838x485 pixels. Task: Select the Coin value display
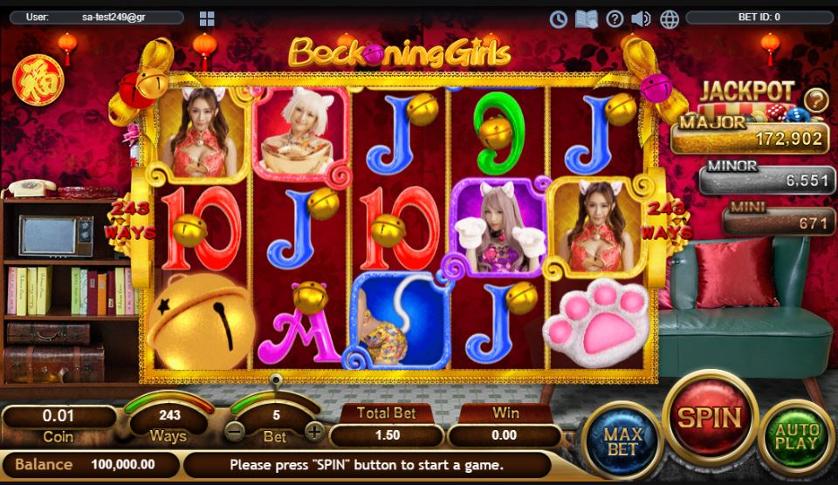58,417
